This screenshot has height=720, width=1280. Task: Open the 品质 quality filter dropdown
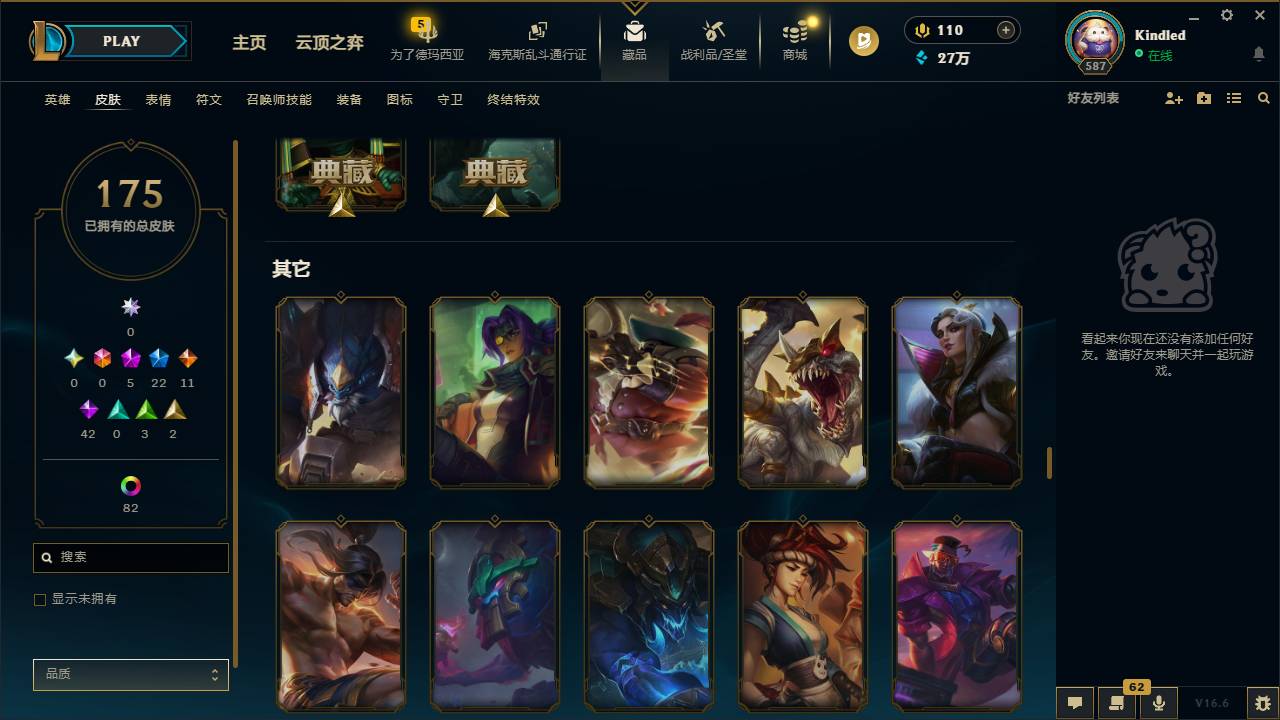pos(130,674)
